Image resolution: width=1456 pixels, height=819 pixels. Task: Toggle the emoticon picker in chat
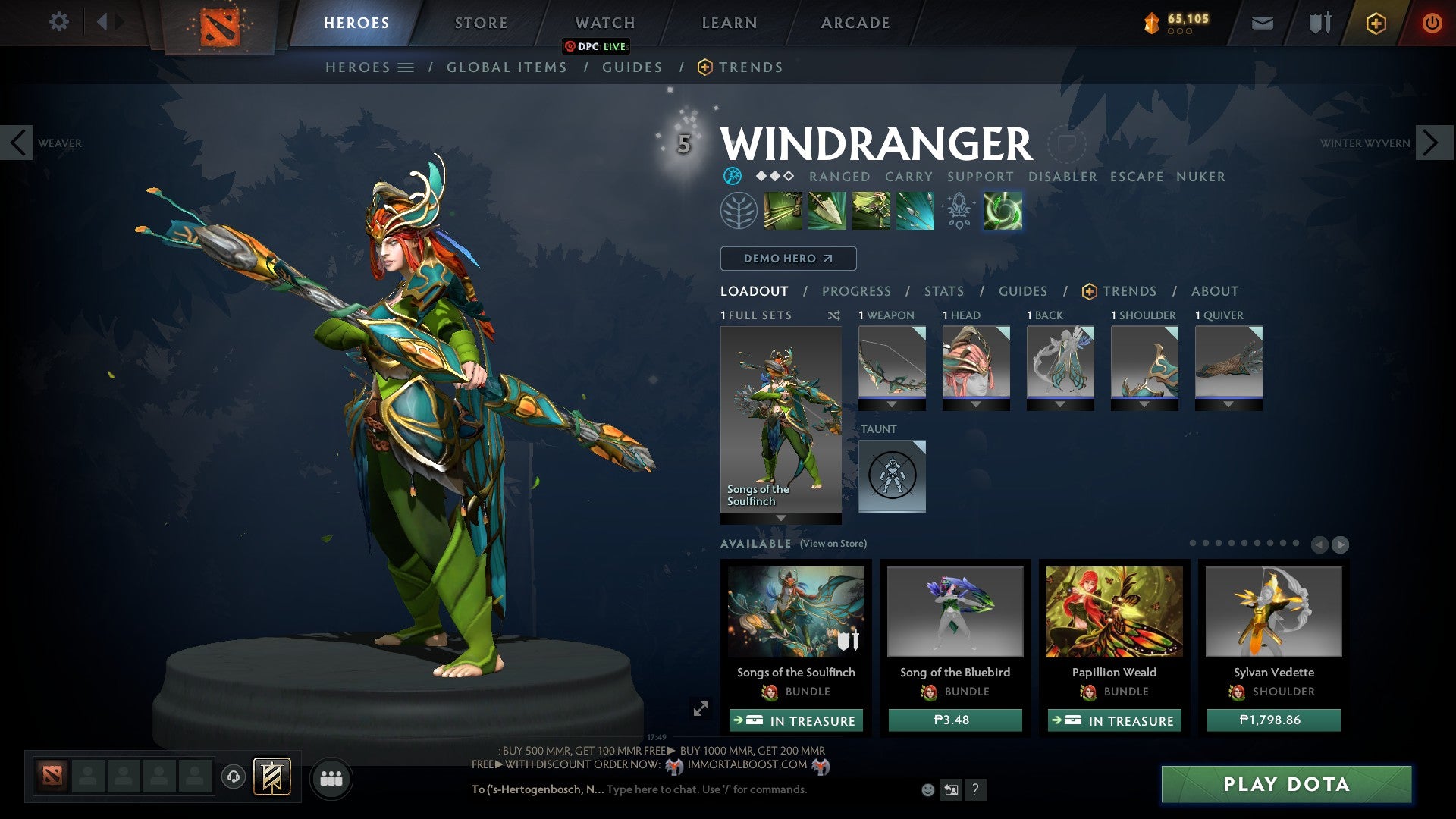(x=927, y=789)
